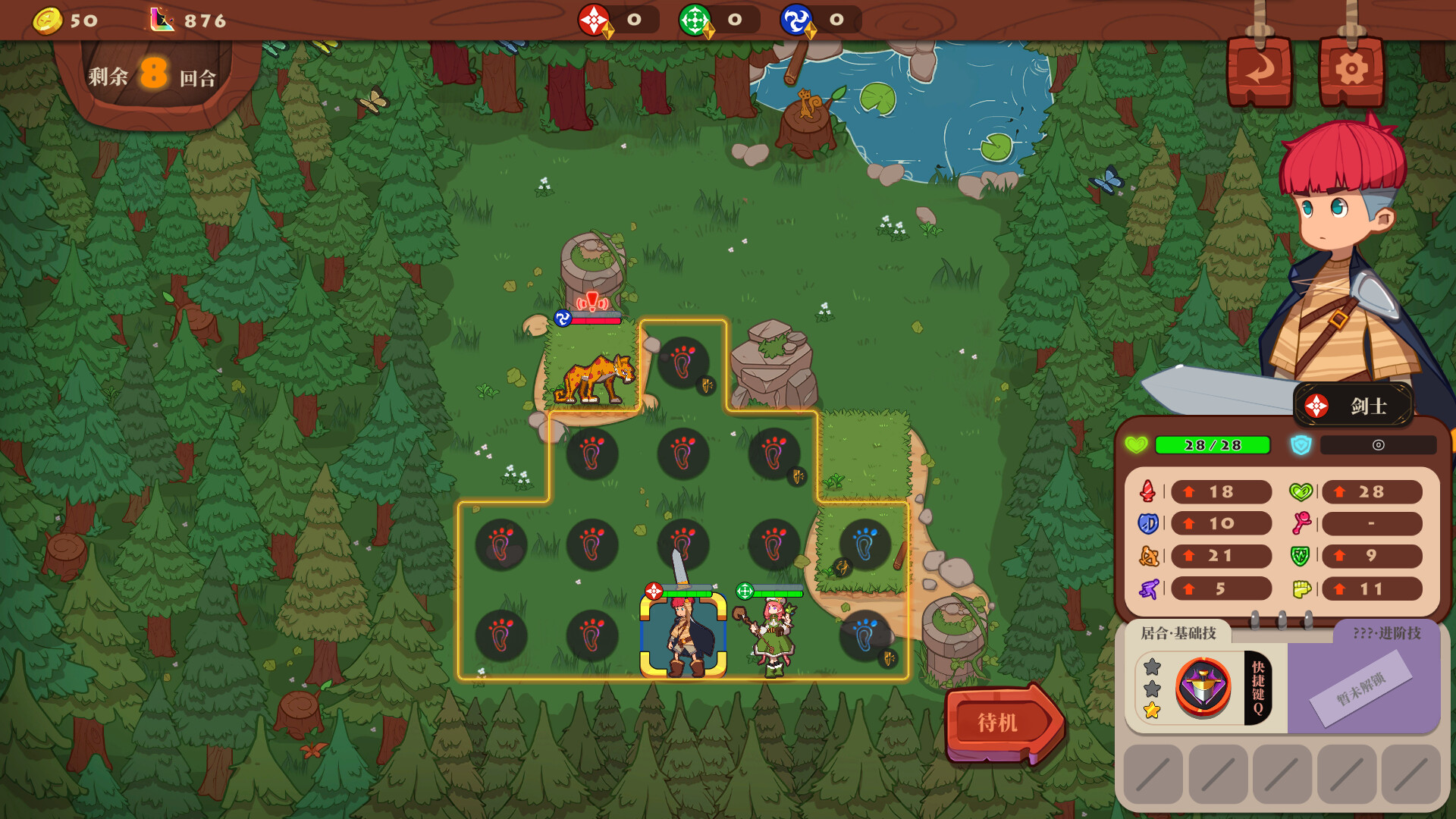
Task: Select the green-dressed staff girl unit
Action: click(x=773, y=637)
